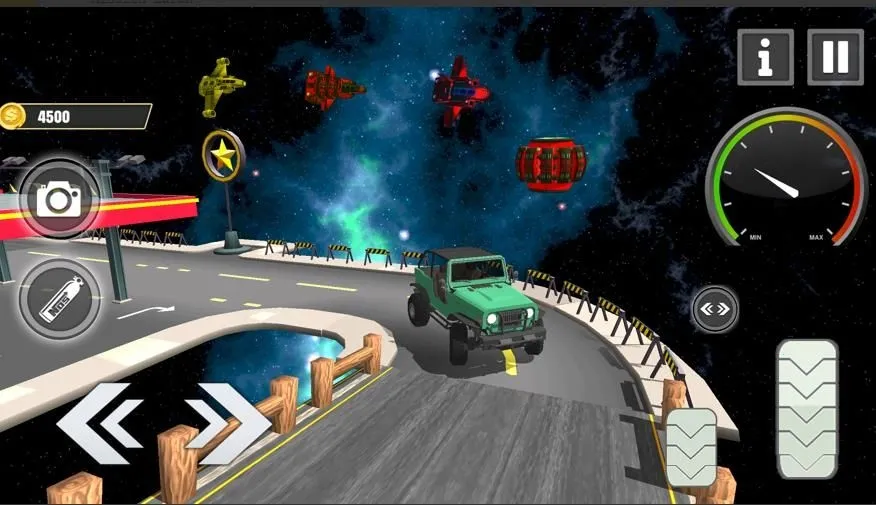Open the info button
Screen dimensions: 876x505
tap(765, 57)
